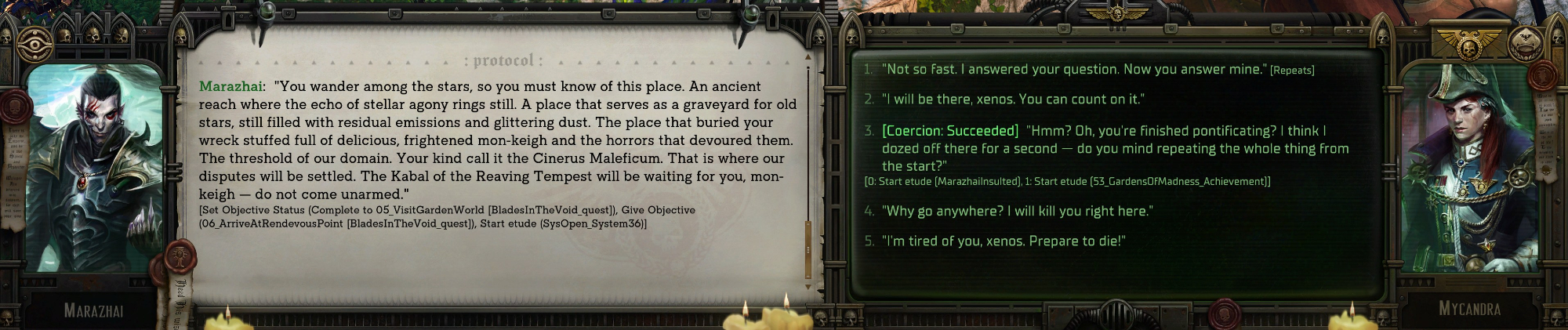
Task: Pick the Coercion dialogue option
Action: click(x=1105, y=148)
